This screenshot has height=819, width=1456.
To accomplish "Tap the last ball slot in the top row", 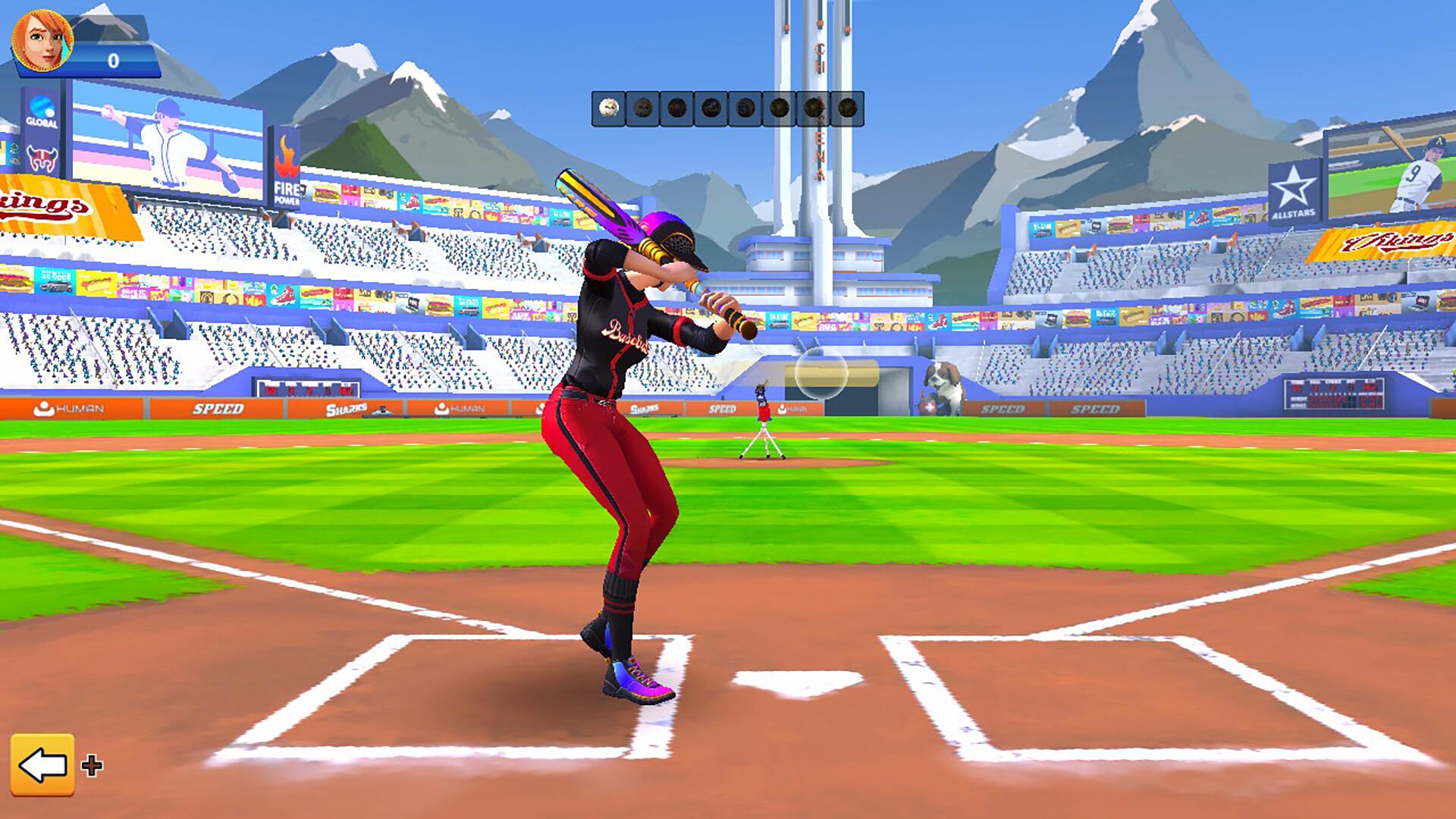I will (847, 108).
